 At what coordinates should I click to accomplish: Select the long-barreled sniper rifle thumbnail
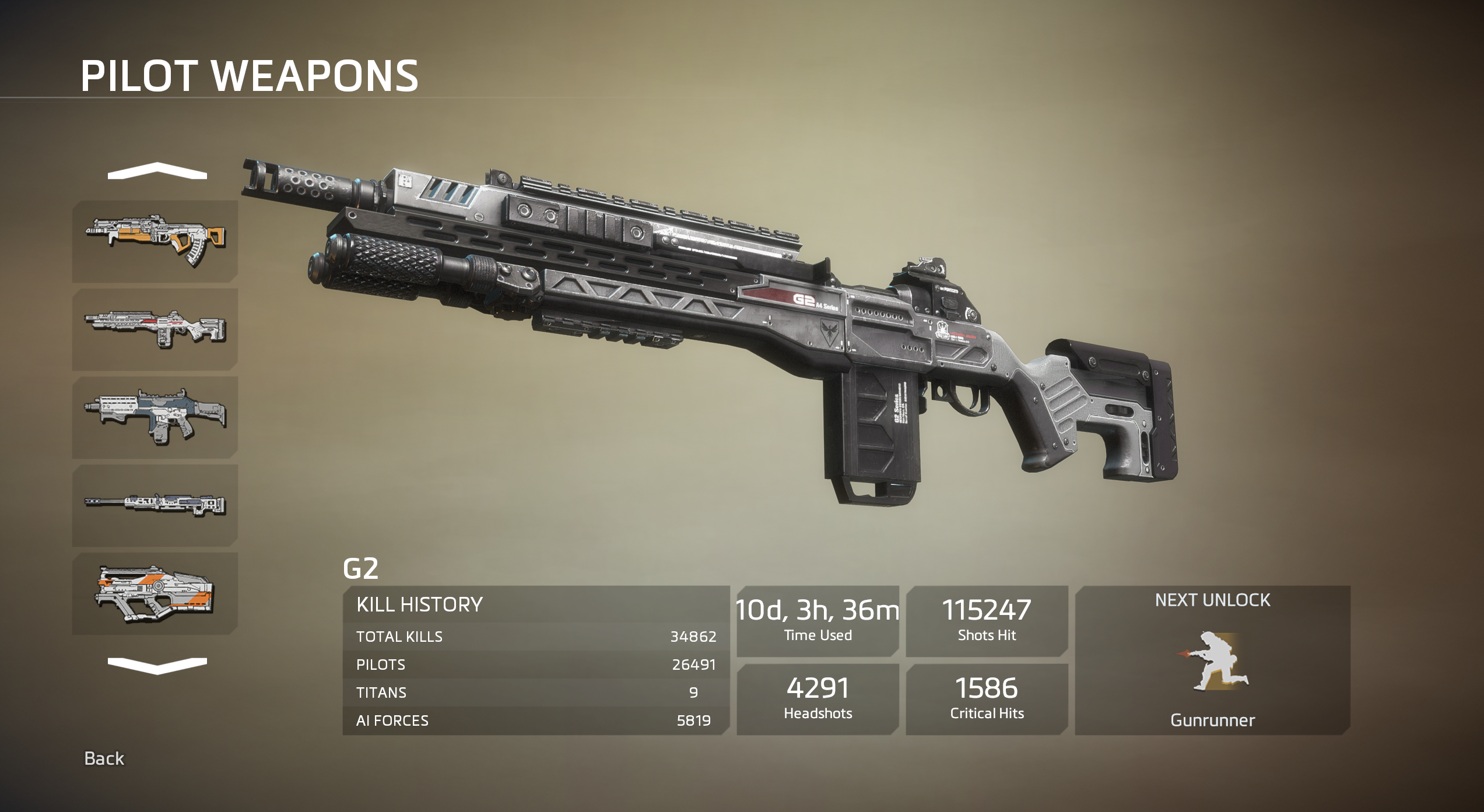155,505
